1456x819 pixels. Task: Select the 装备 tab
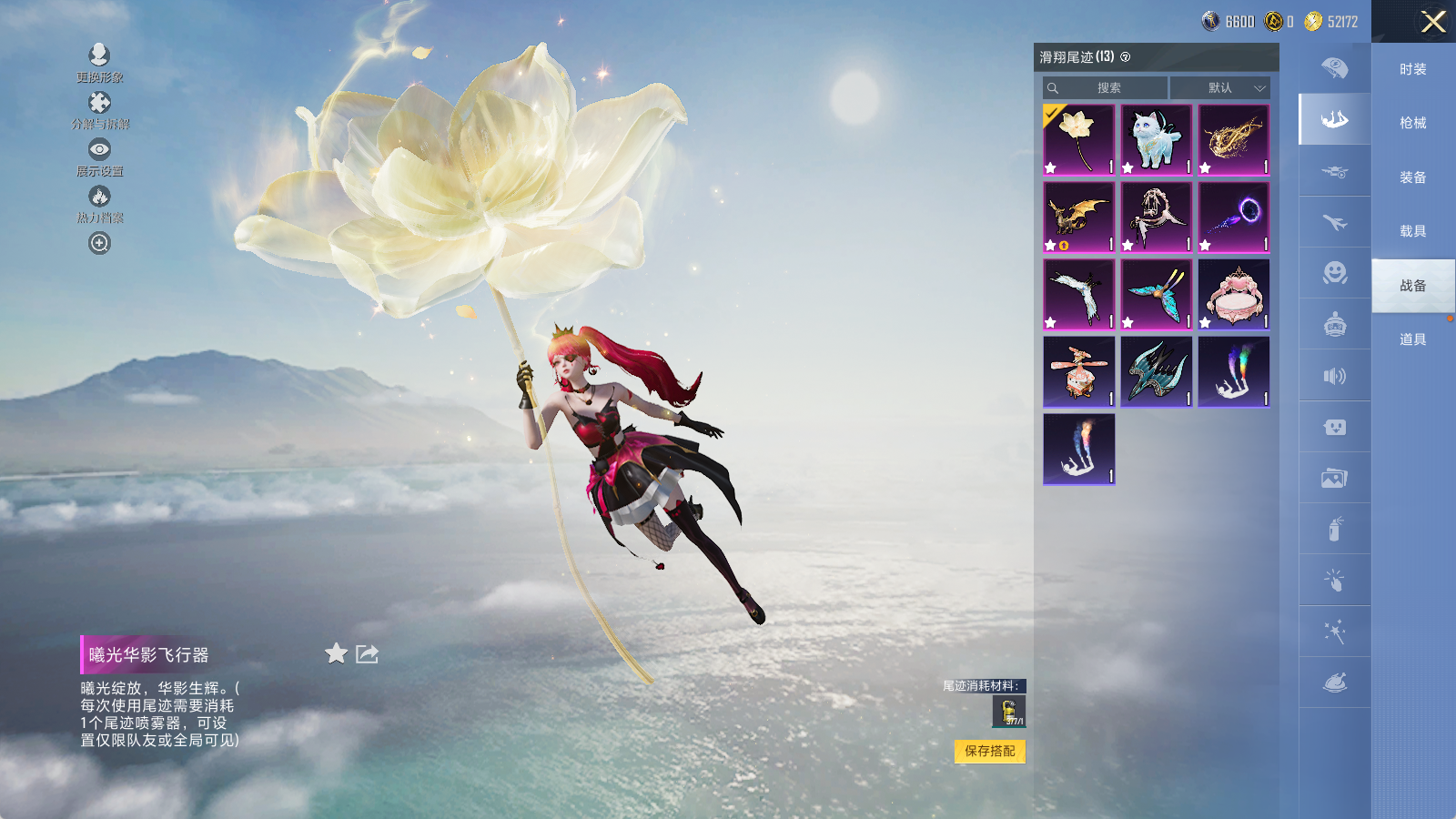click(1412, 177)
